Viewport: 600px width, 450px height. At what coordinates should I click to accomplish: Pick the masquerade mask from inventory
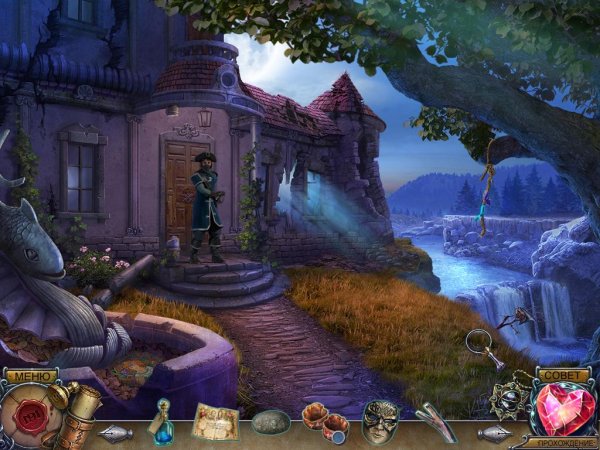coord(380,418)
